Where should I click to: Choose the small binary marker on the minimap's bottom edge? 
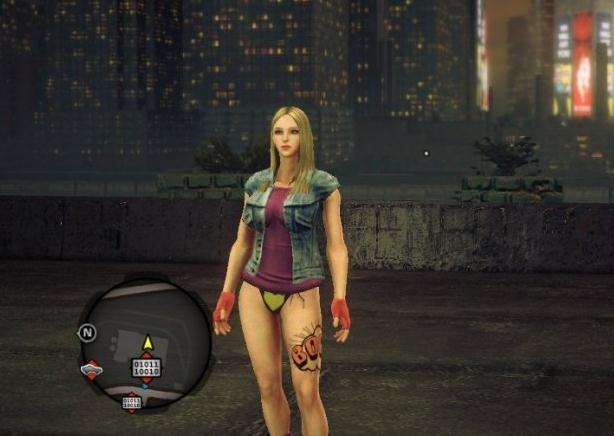click(x=132, y=402)
